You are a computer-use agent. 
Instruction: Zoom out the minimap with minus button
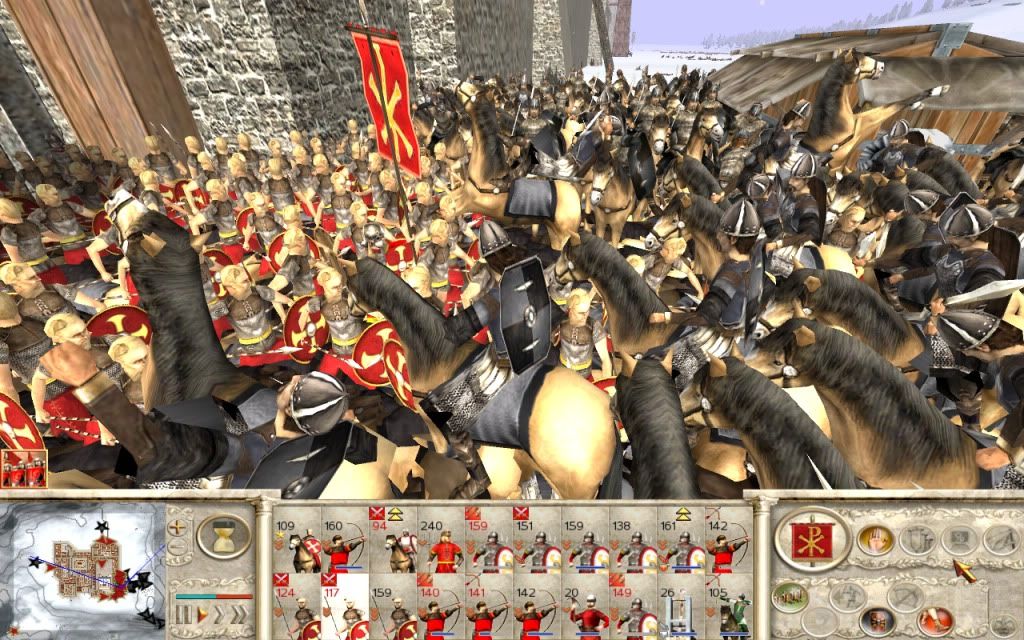[179, 547]
